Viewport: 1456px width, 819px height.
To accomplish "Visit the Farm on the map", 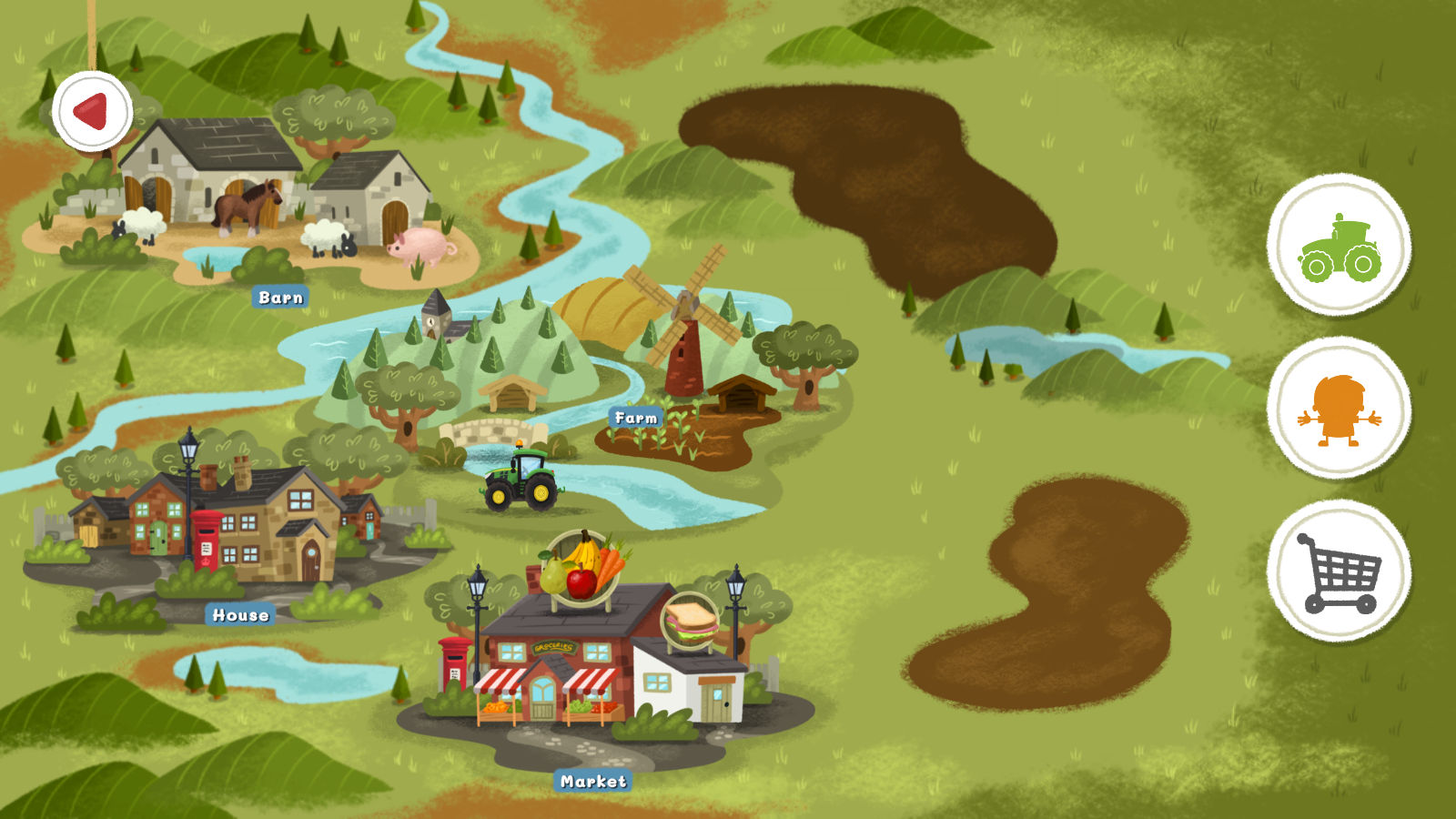I will point(636,418).
